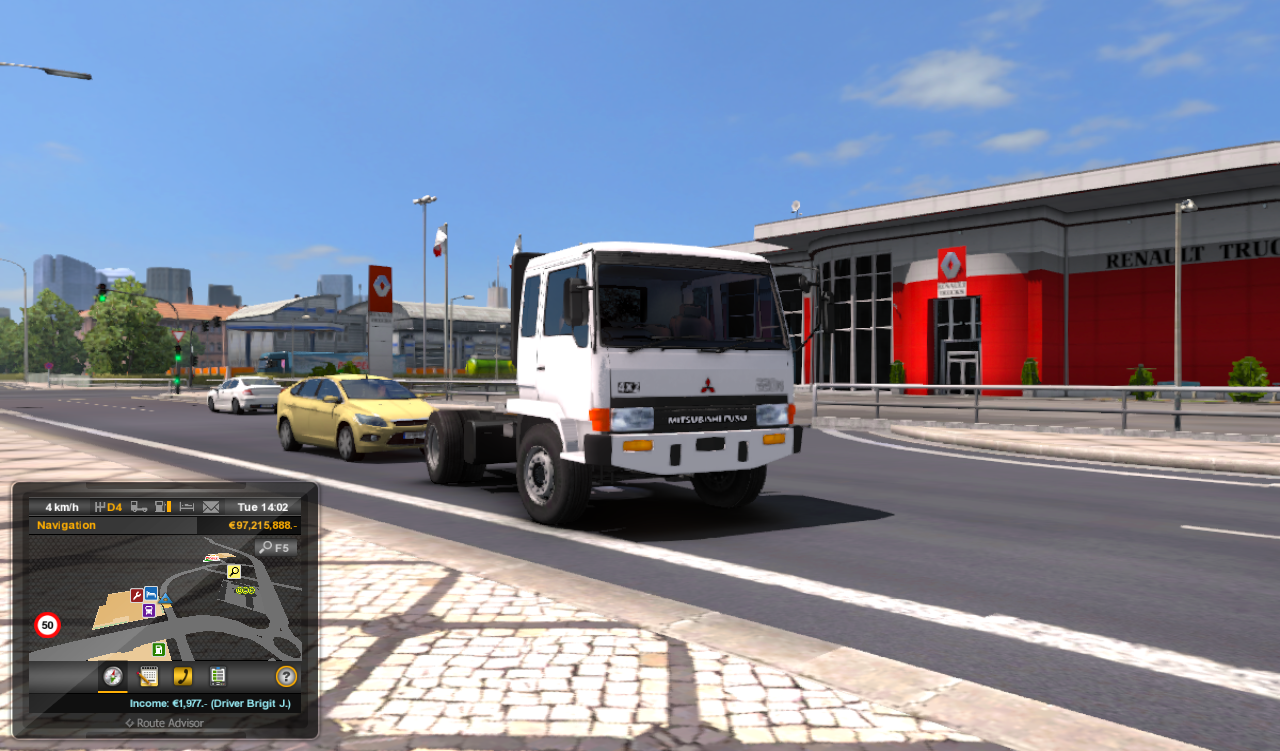Check messages via the envelope icon
This screenshot has width=1280, height=751.
pyautogui.click(x=212, y=507)
